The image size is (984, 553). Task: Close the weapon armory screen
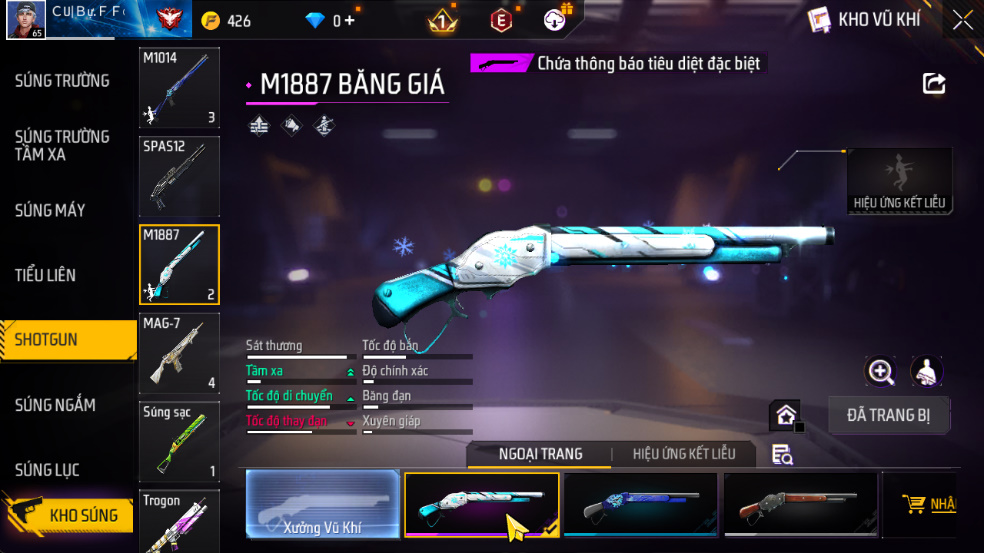click(962, 20)
